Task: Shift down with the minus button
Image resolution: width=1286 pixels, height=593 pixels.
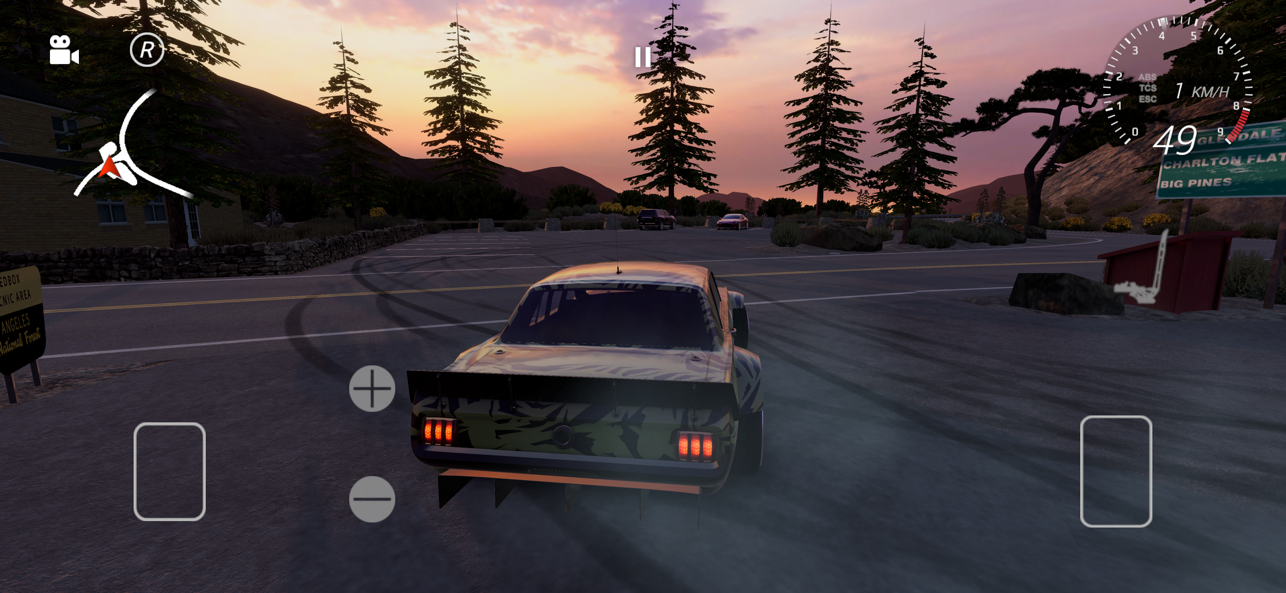Action: [x=372, y=498]
